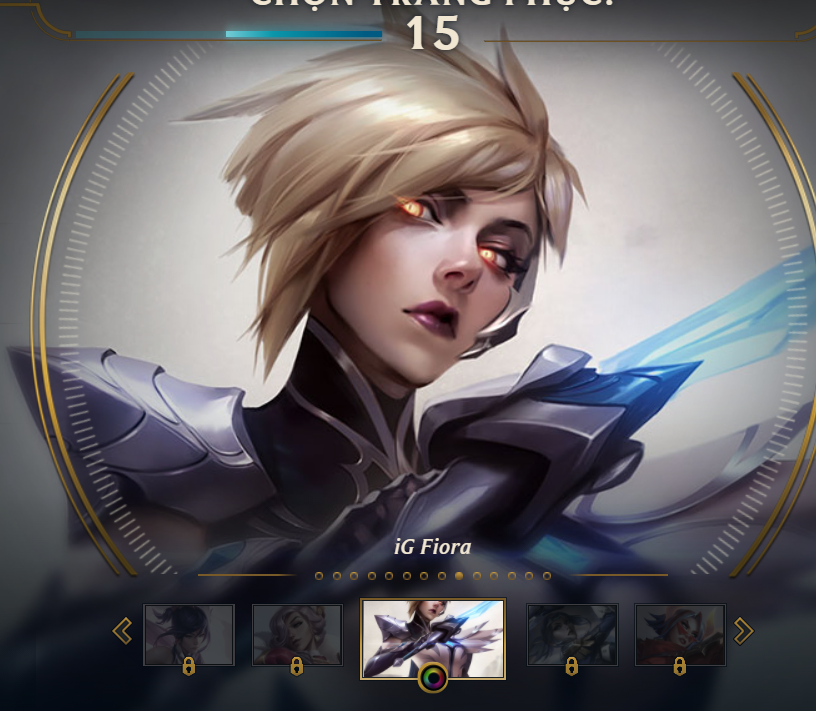Screen dimensions: 816x711
Task: Choose the locked dark-haired skin thumbnail
Action: click(189, 634)
